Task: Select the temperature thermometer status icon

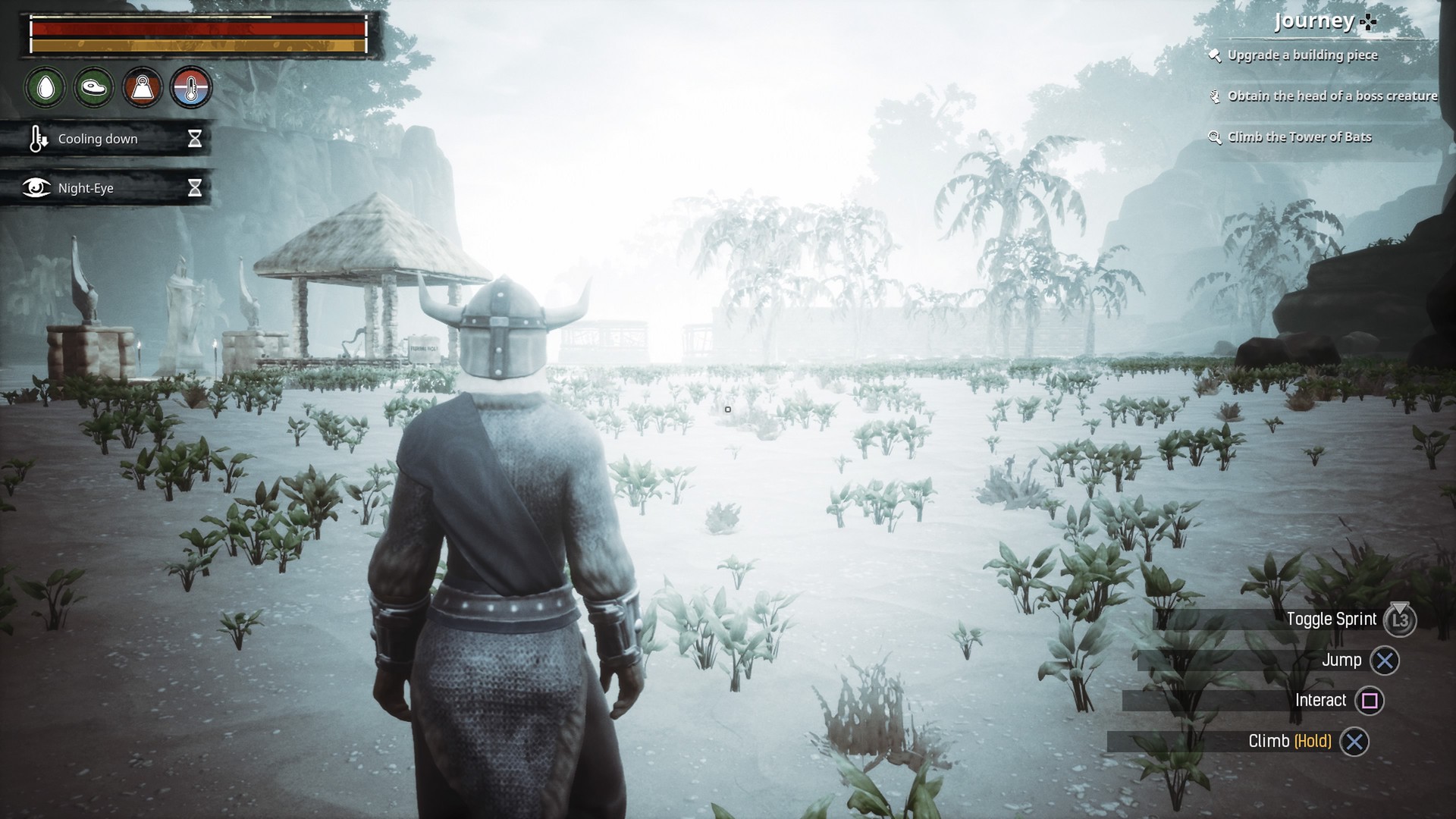Action: point(191,88)
